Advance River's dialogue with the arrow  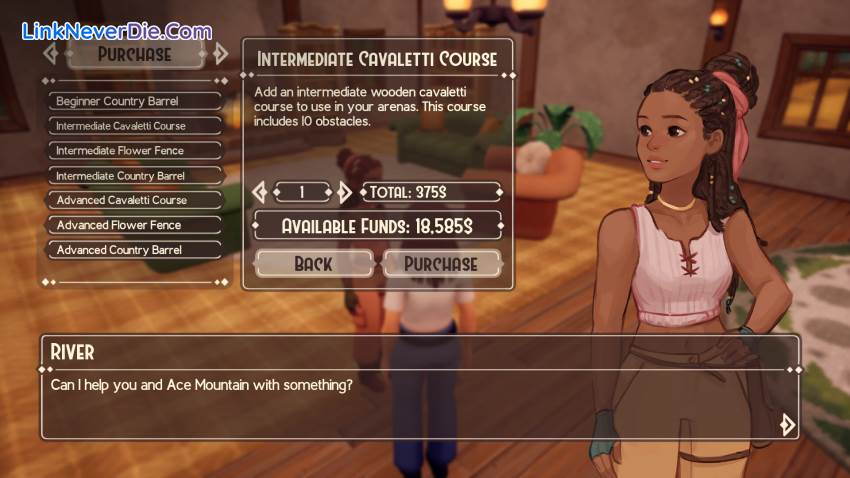[x=787, y=424]
